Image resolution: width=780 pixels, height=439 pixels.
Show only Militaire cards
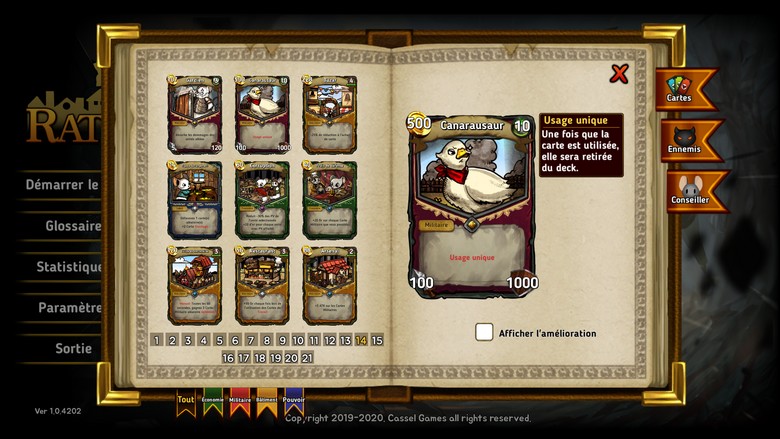240,399
